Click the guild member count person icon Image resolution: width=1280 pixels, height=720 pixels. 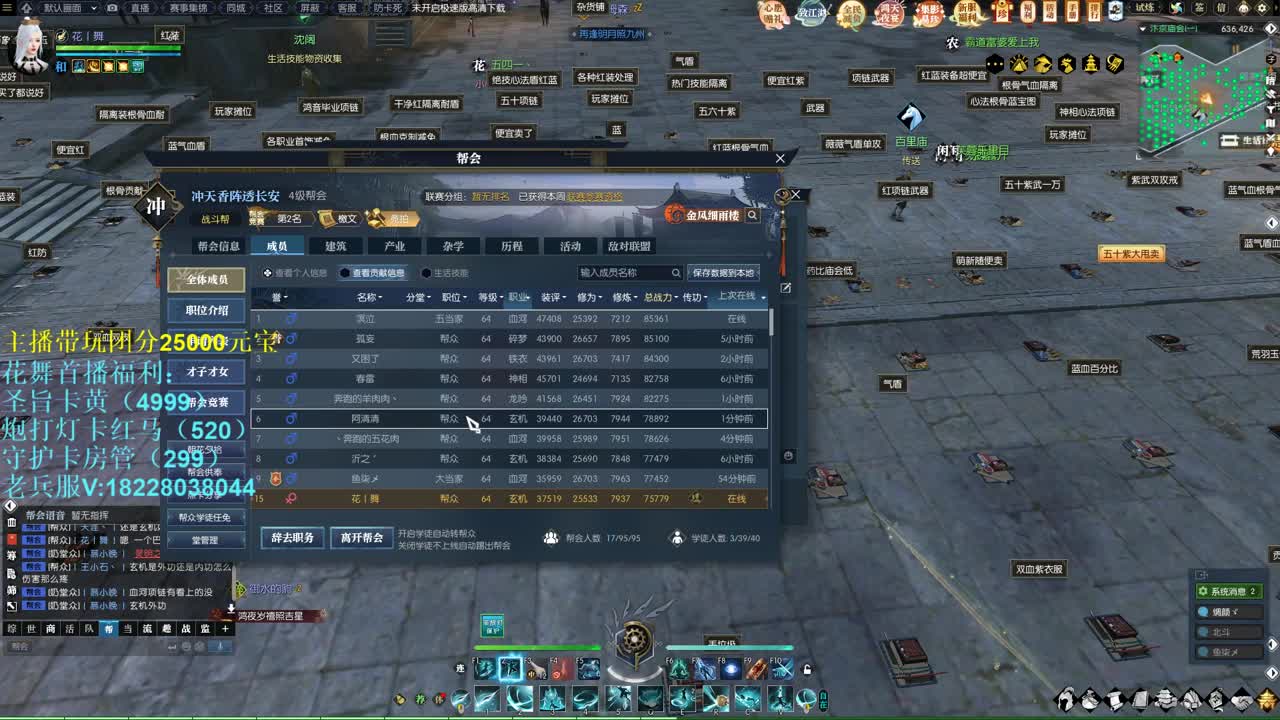click(x=551, y=537)
